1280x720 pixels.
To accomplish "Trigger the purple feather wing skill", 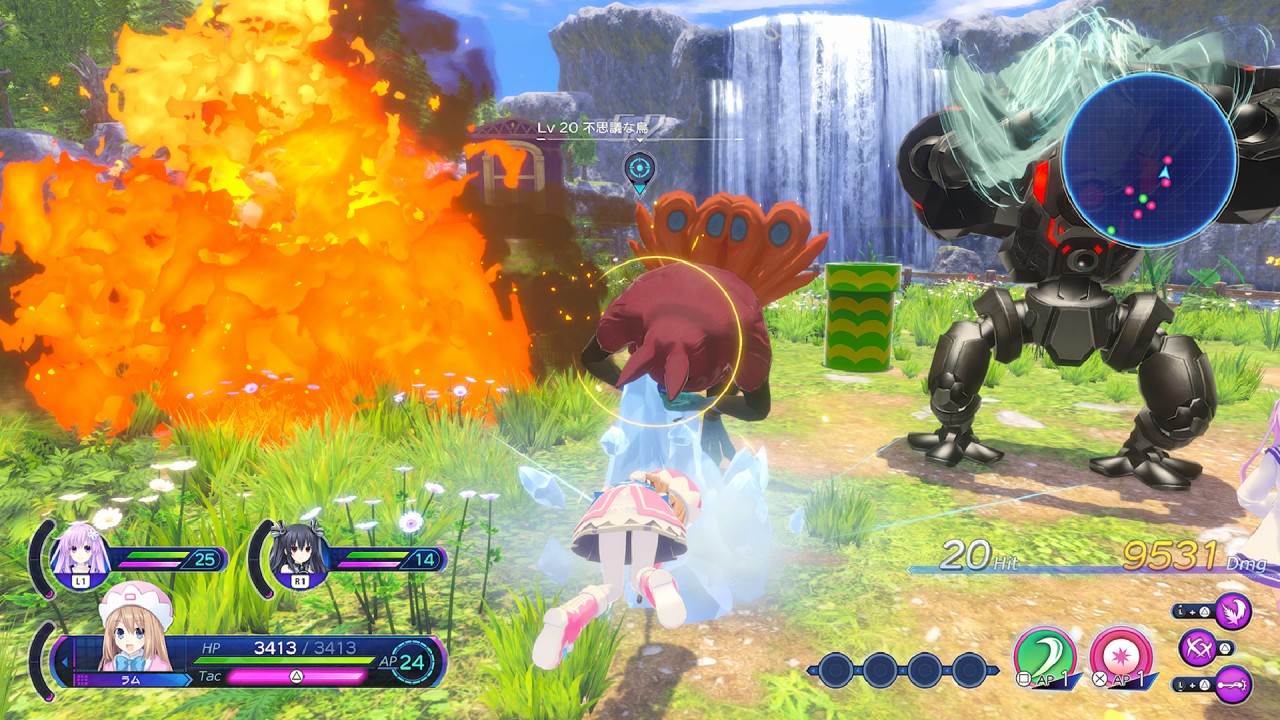I will [1233, 610].
